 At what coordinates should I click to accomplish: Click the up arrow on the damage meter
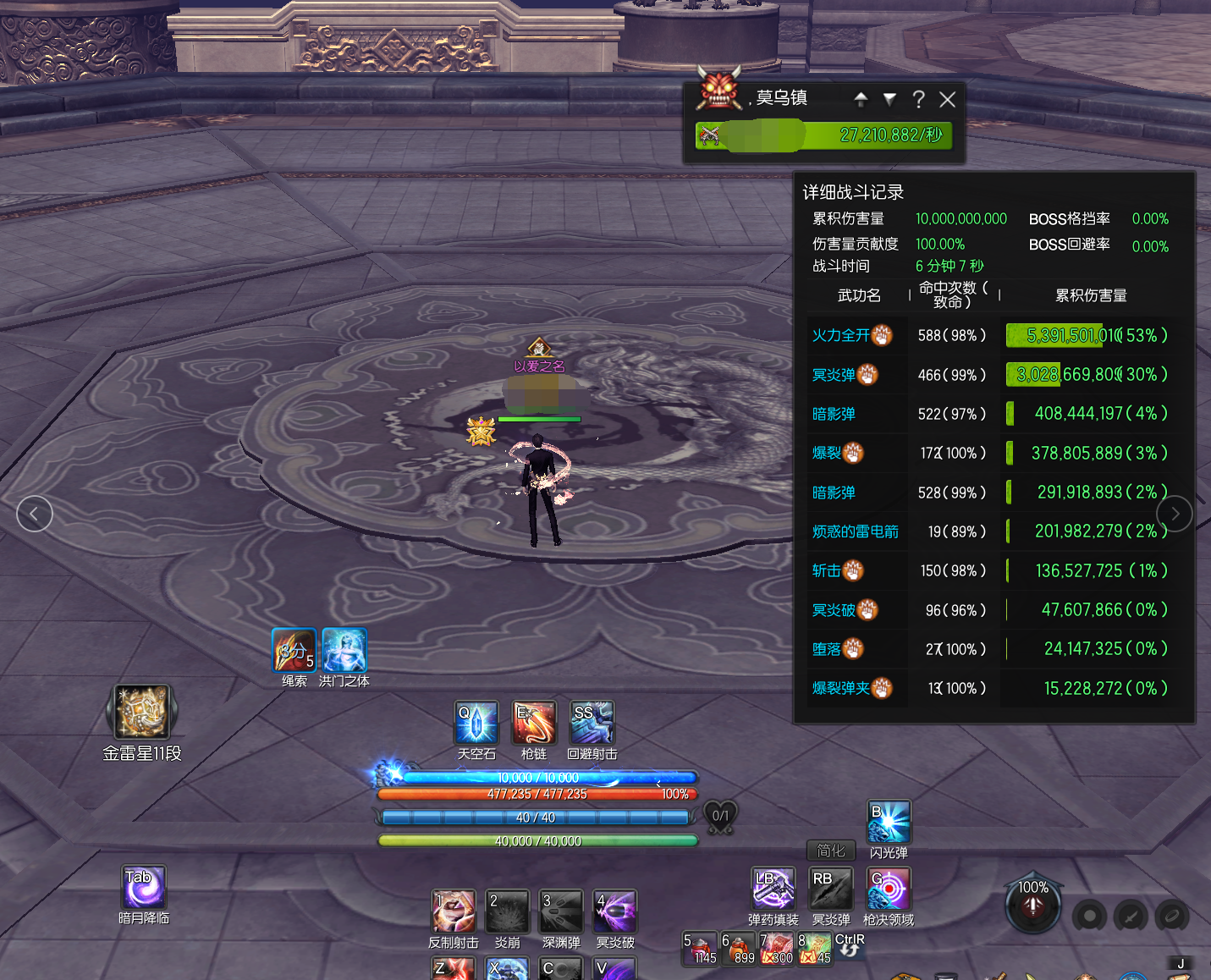[x=861, y=99]
